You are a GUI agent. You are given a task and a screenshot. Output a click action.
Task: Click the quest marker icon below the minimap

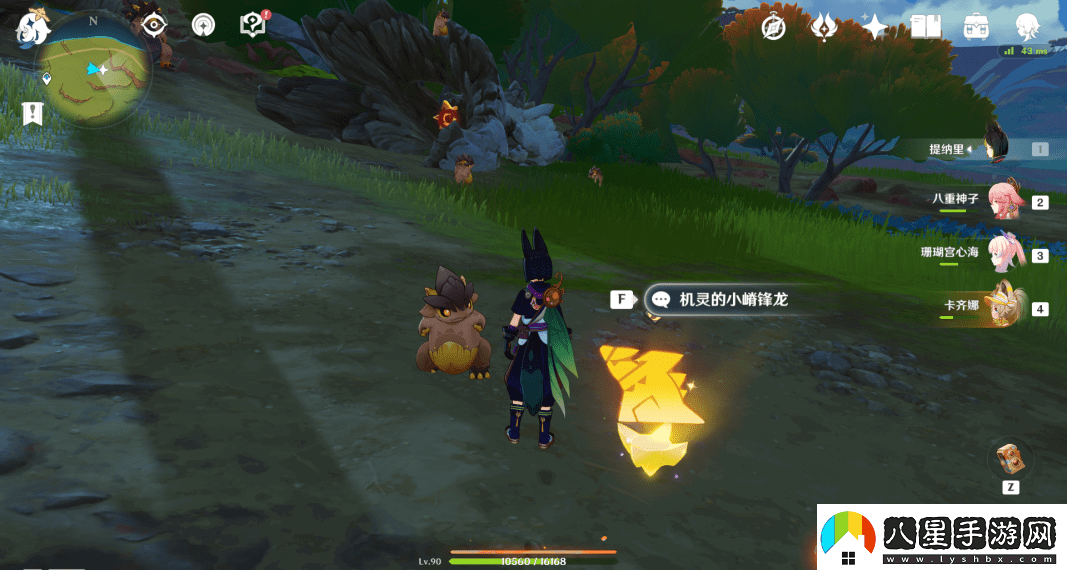coord(34,114)
